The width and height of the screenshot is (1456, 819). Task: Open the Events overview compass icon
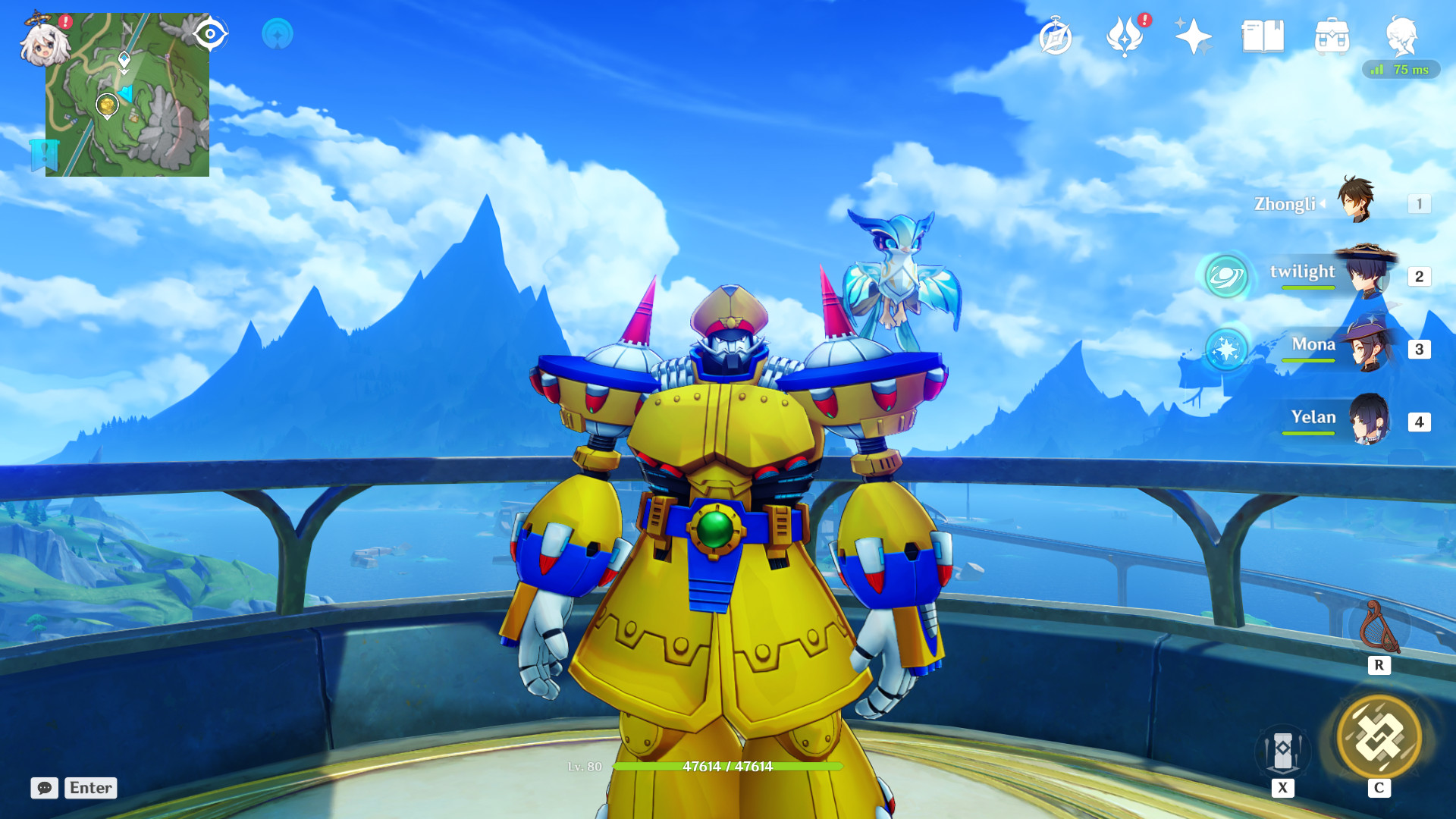pos(1056,34)
